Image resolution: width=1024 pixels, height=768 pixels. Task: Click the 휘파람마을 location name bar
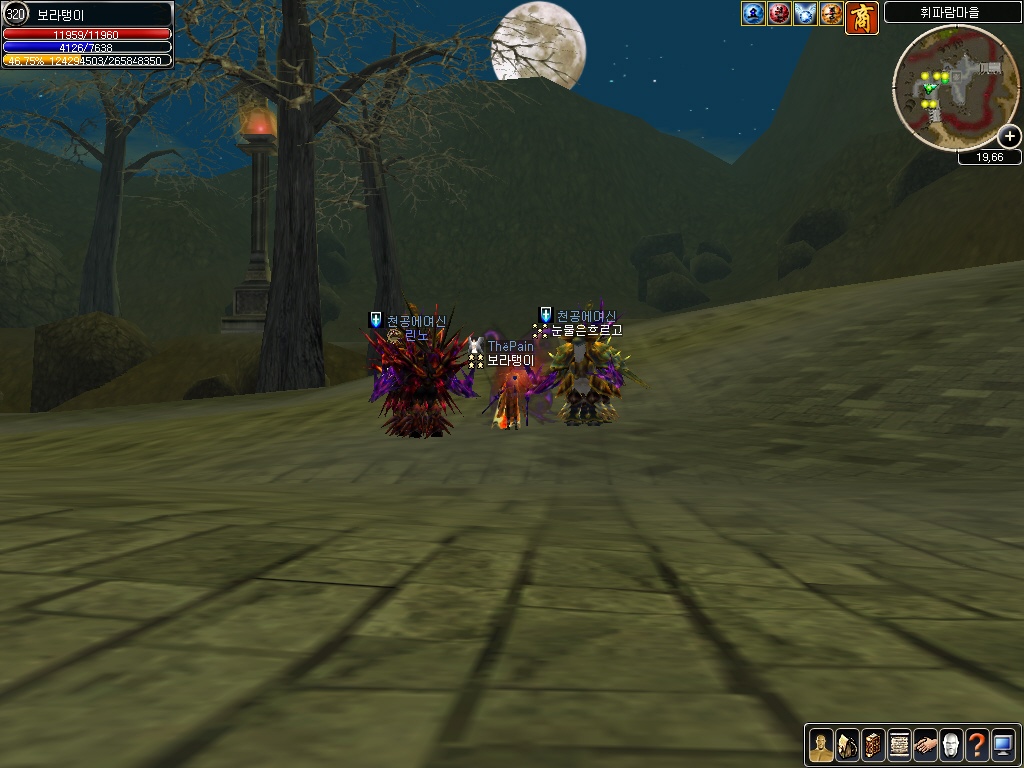point(952,13)
